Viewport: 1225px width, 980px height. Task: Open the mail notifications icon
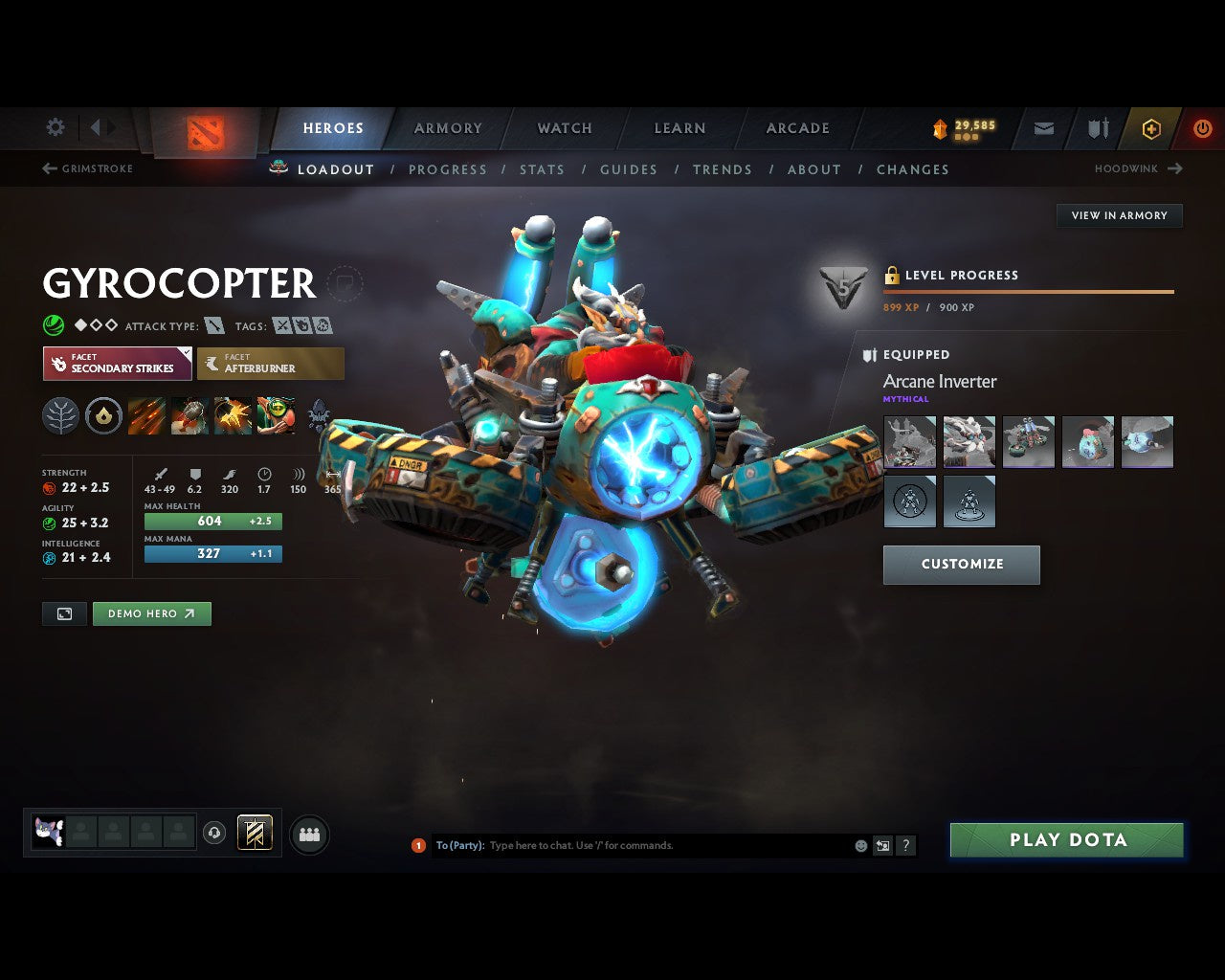(1042, 128)
